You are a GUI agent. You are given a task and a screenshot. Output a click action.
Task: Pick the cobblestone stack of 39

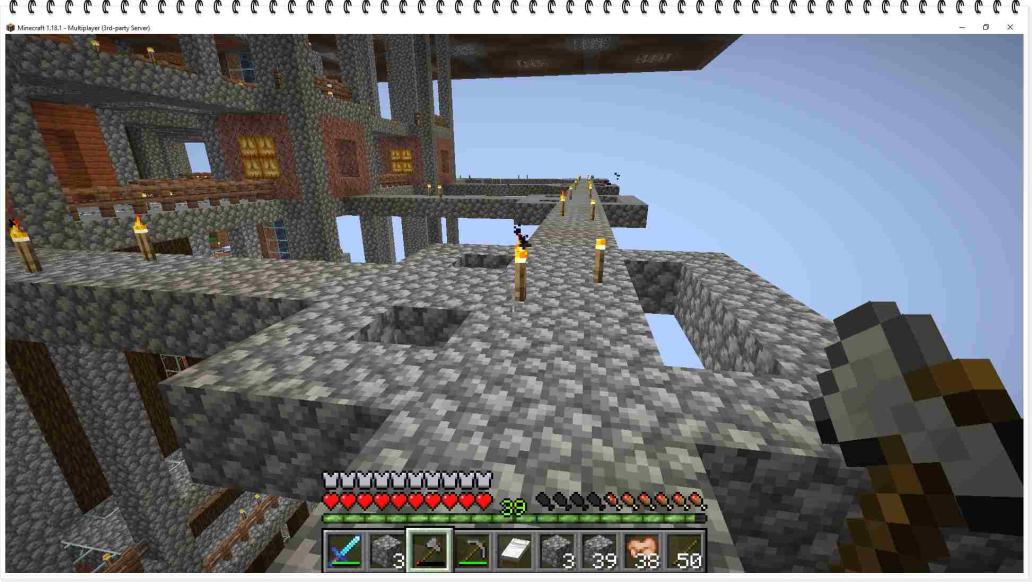point(600,551)
